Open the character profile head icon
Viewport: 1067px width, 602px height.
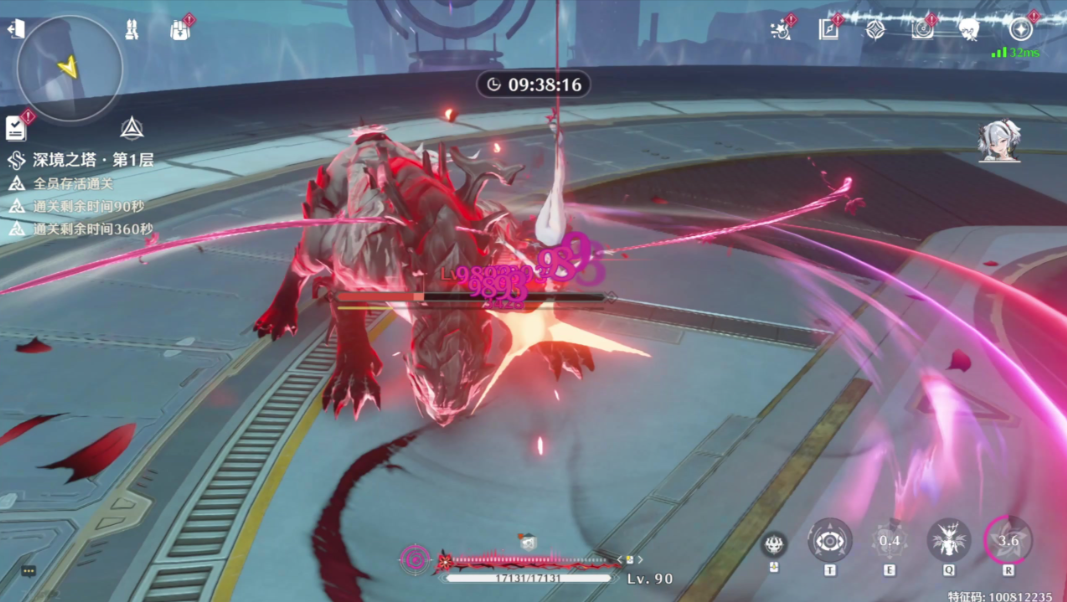tap(969, 30)
